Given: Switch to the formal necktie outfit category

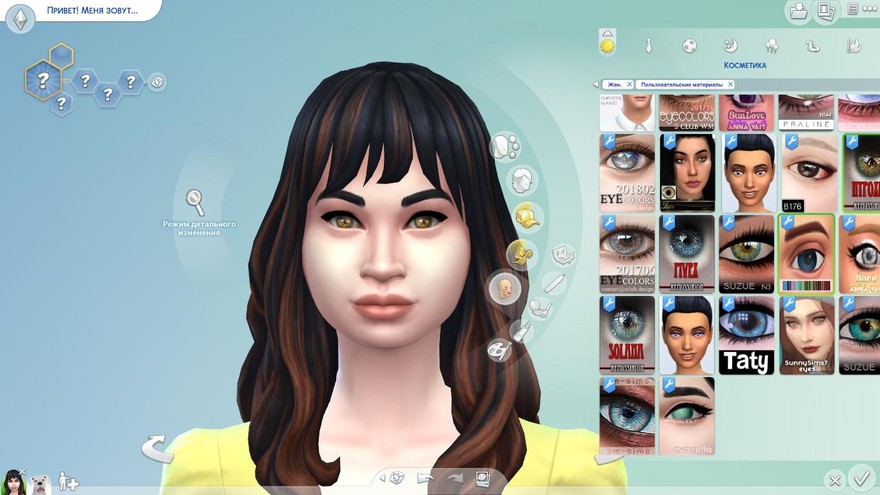Looking at the screenshot, I should click(x=648, y=46).
